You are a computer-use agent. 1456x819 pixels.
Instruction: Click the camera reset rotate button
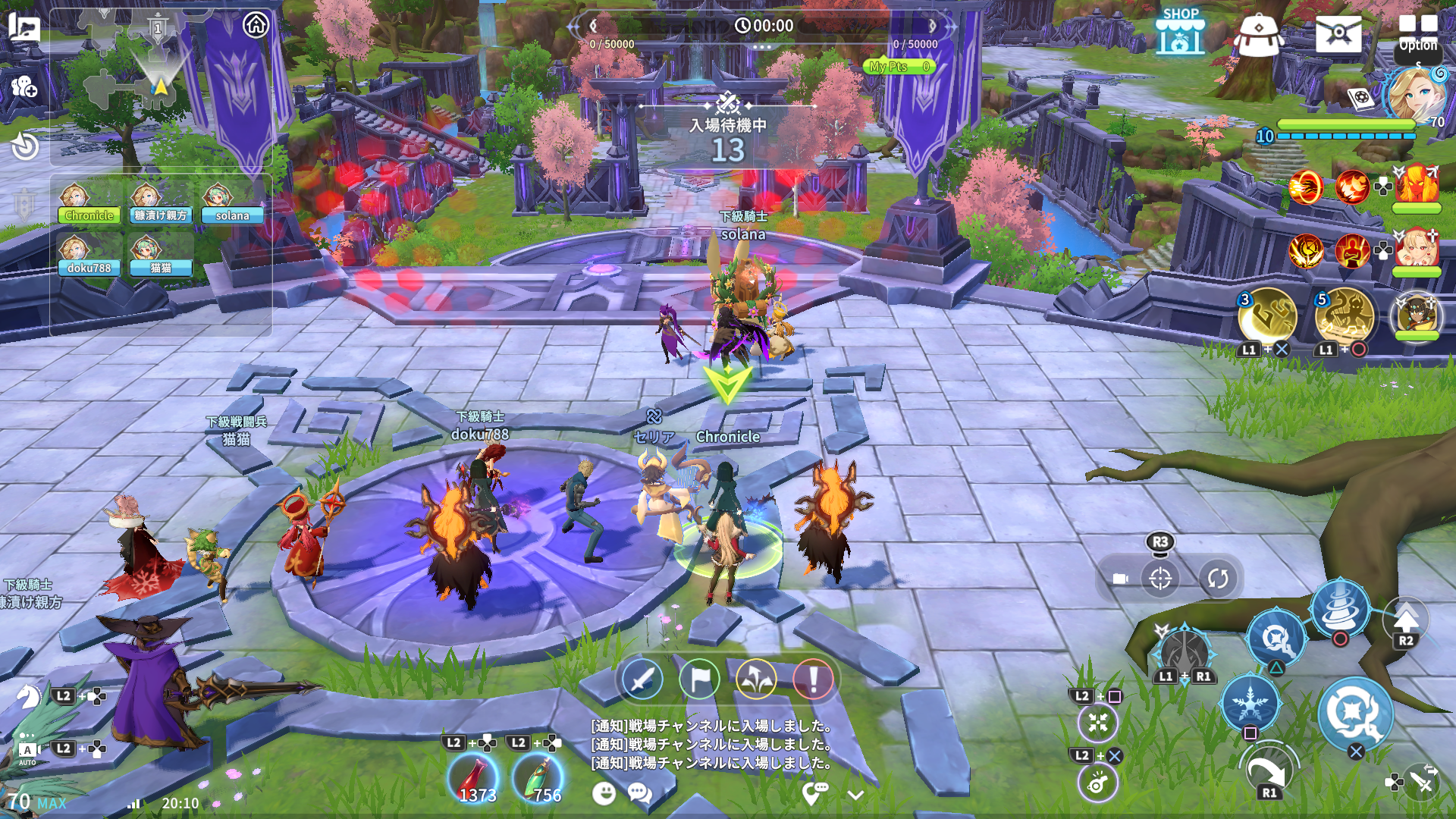(x=1218, y=579)
